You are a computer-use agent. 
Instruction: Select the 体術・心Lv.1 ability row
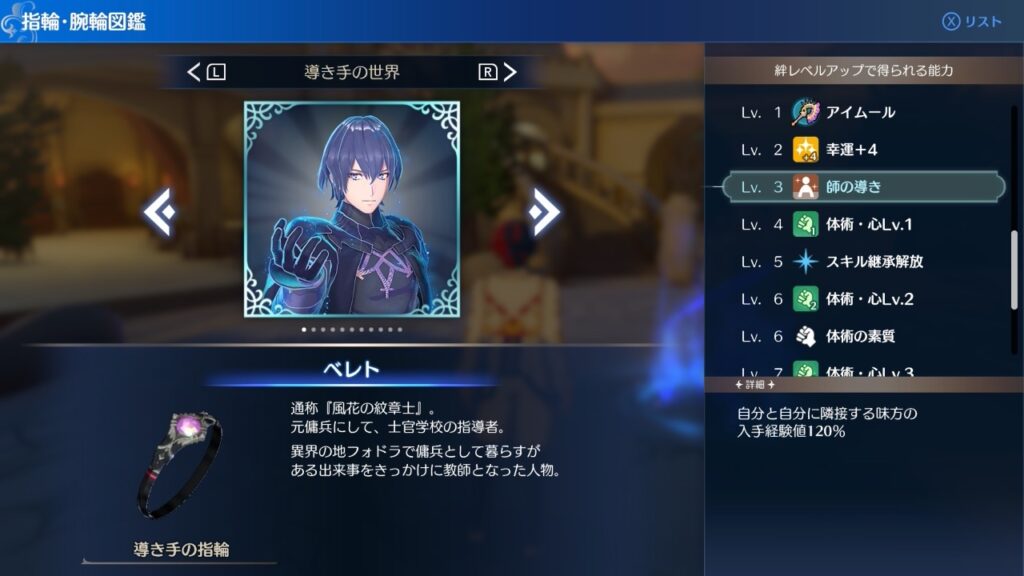[860, 224]
